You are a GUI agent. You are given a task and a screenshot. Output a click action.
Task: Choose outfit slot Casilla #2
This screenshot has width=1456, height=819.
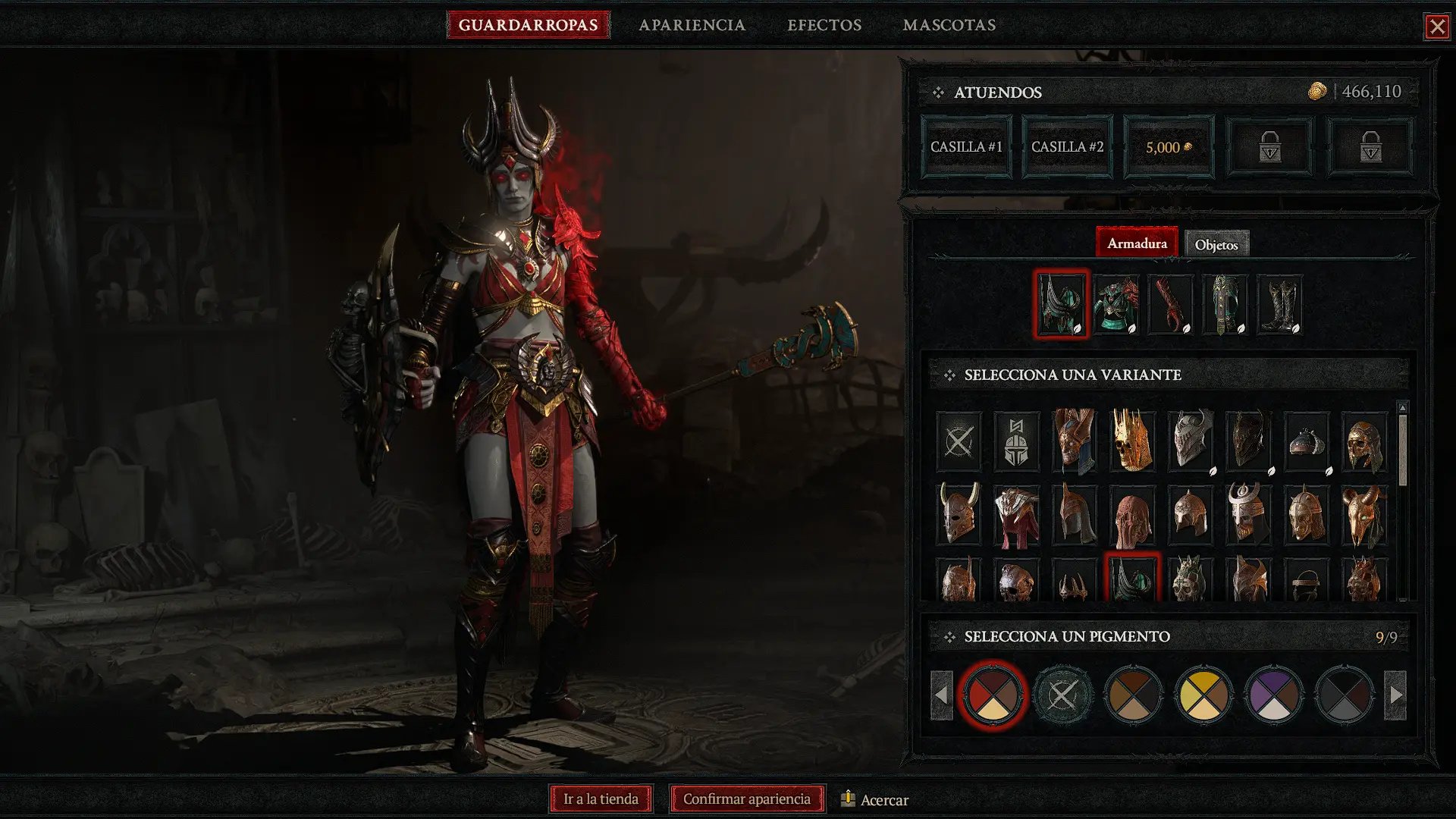[1067, 147]
